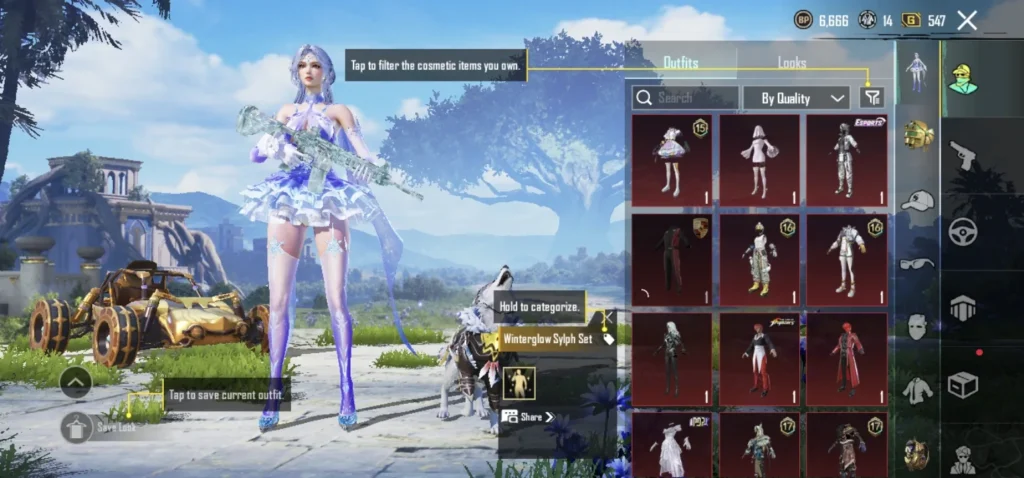
Task: Switch to the Looks tab
Action: (x=792, y=62)
